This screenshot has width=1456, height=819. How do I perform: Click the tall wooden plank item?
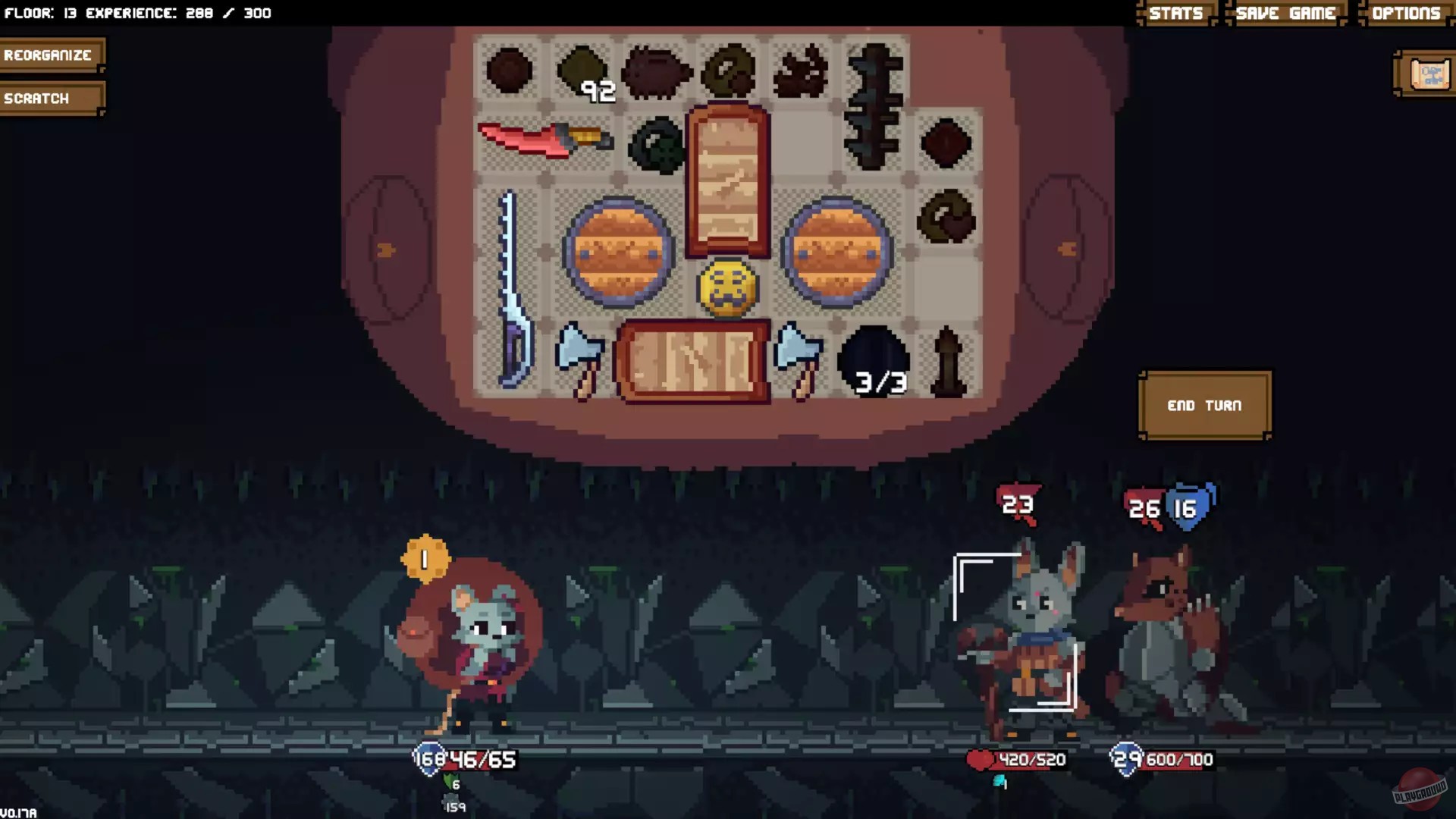click(726, 182)
